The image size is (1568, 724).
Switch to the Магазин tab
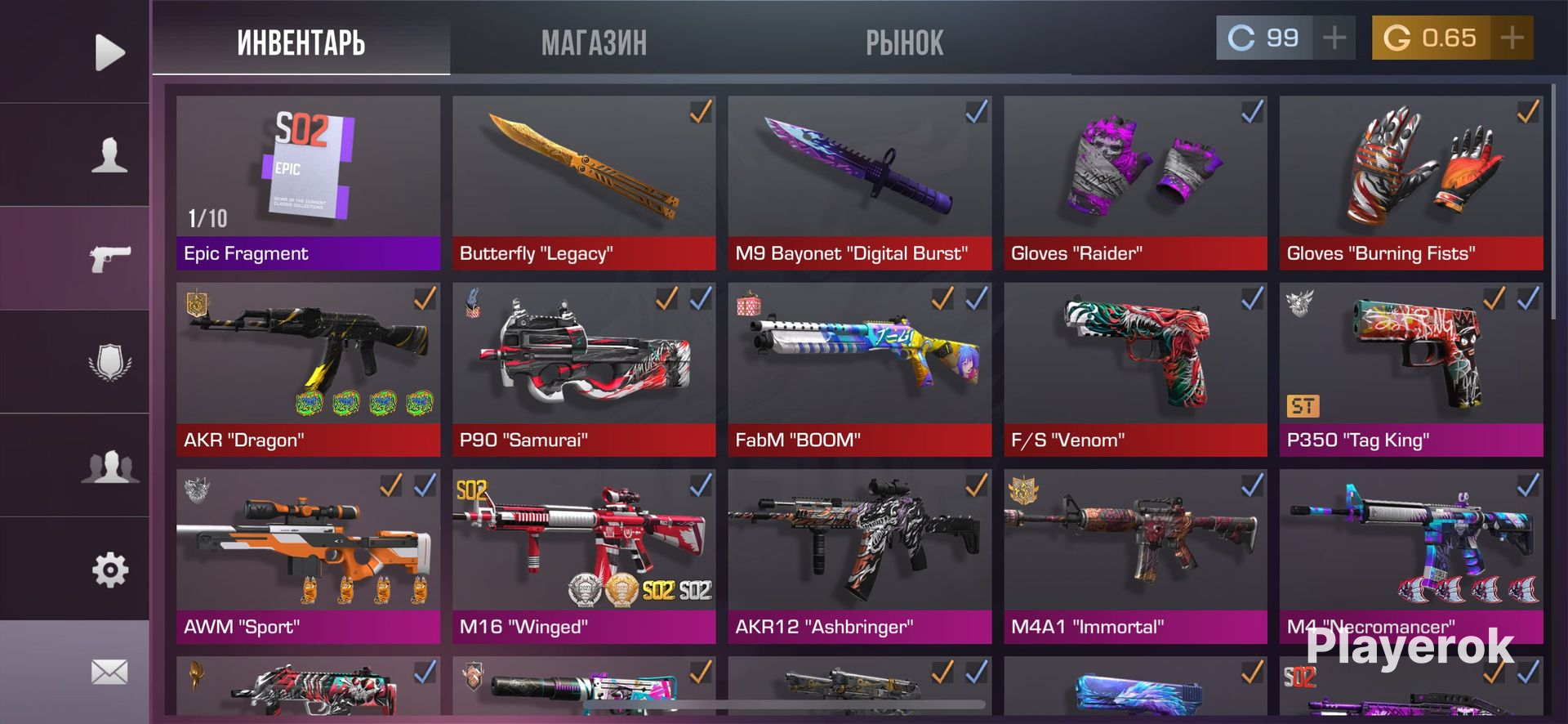594,42
